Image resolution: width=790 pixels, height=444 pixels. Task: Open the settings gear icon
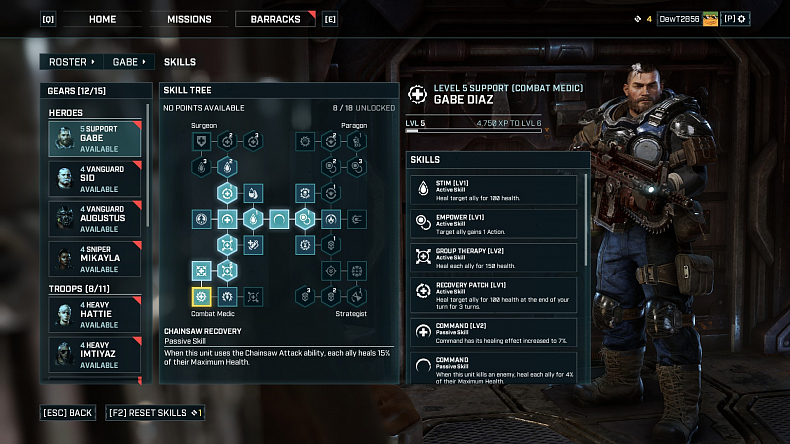coord(741,19)
